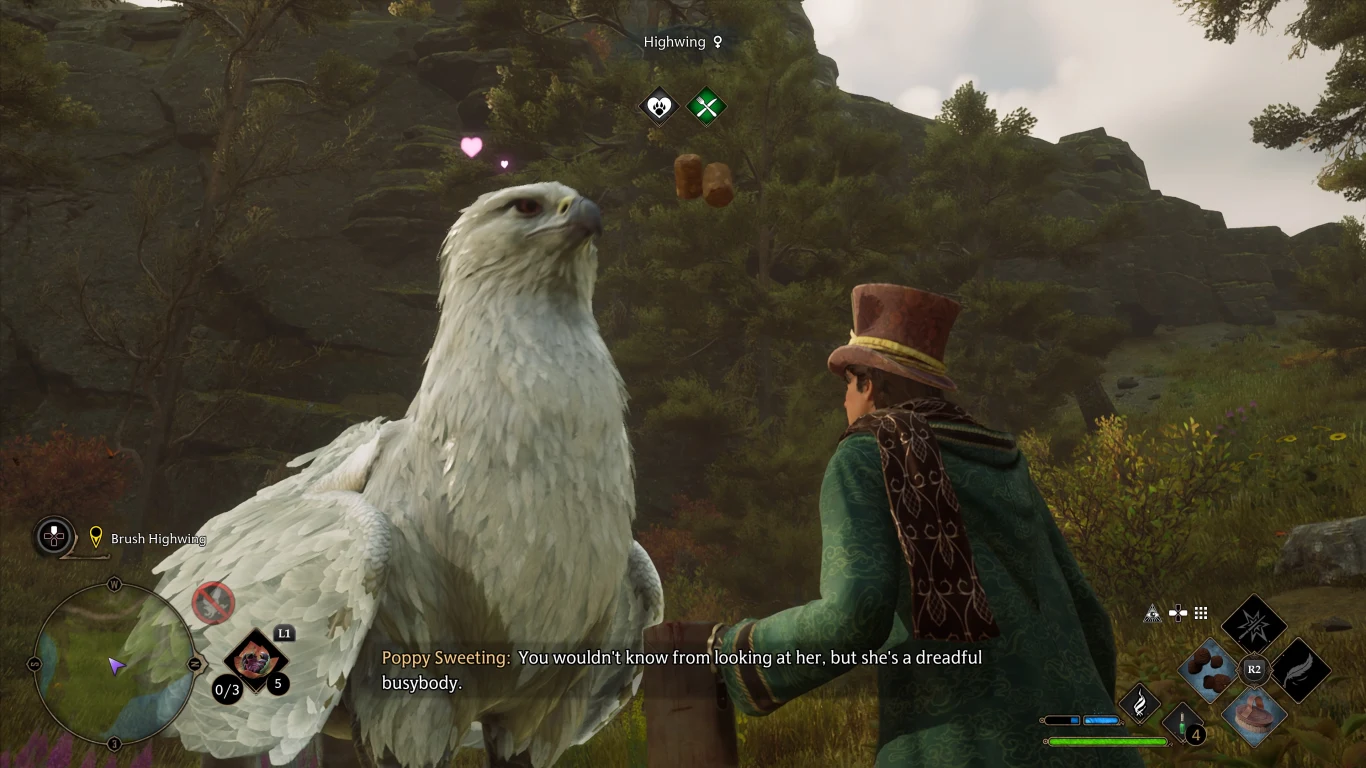Activate the wand burst spell slot
Viewport: 1366px width, 768px height.
(1254, 625)
